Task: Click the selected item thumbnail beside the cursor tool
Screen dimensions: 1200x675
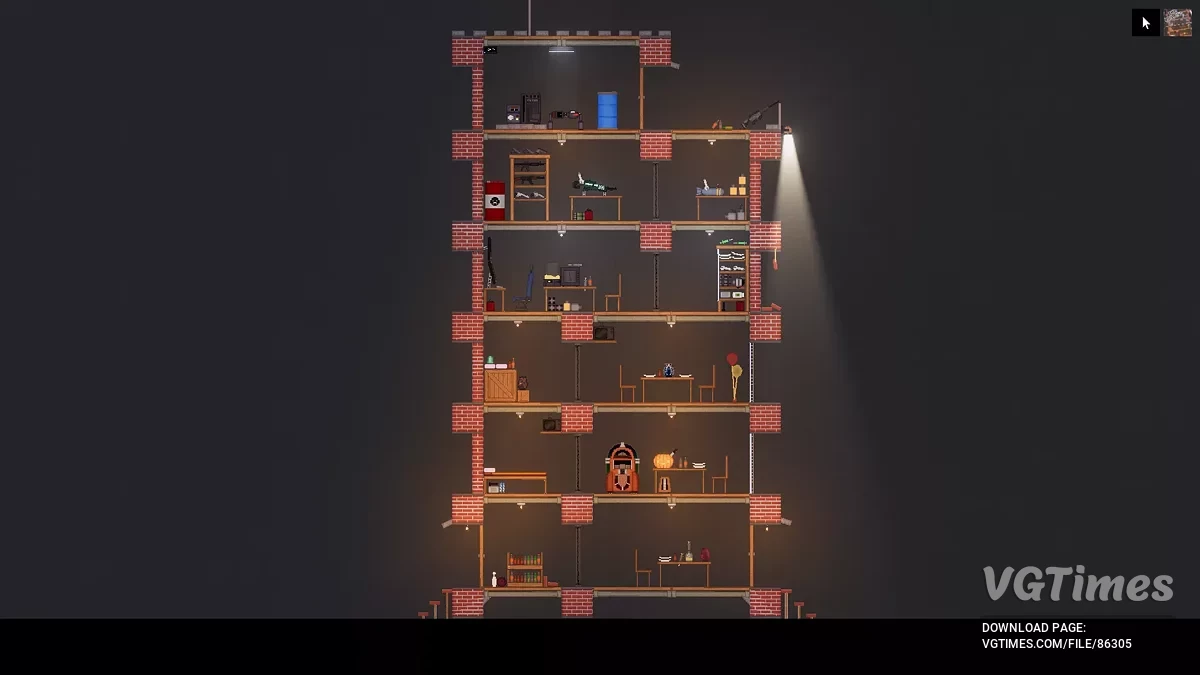Action: coord(1178,23)
